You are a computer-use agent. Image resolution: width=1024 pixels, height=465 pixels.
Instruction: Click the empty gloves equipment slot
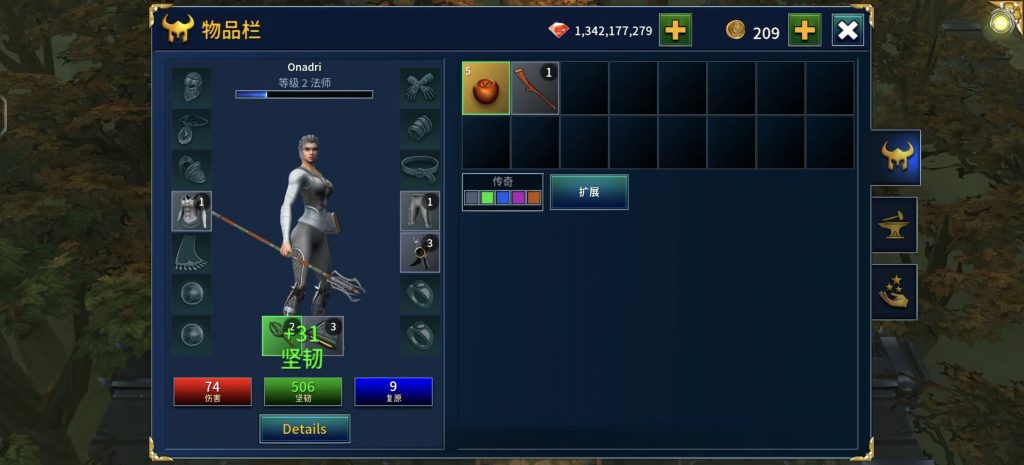(x=420, y=87)
